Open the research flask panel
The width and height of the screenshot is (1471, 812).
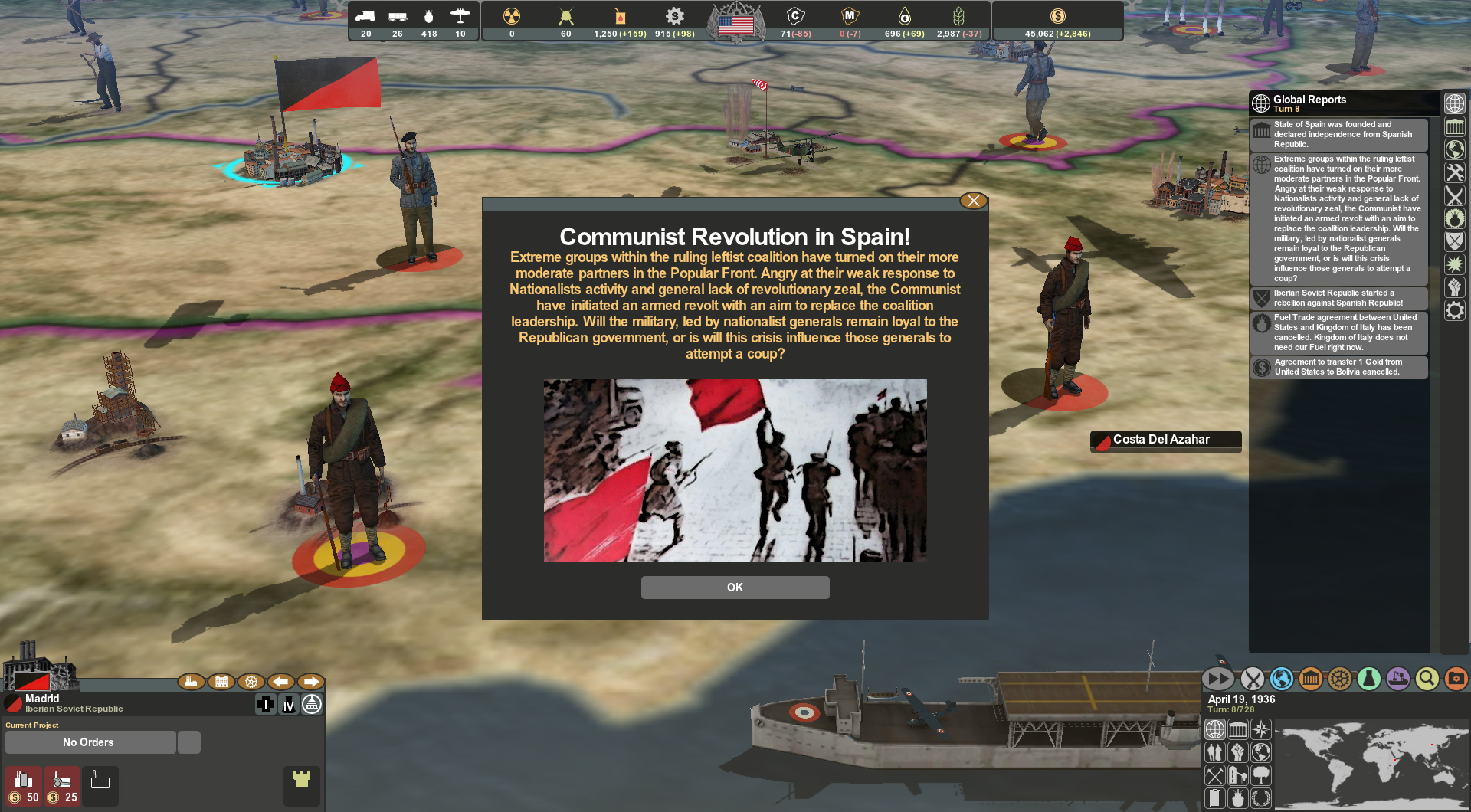coord(1369,679)
